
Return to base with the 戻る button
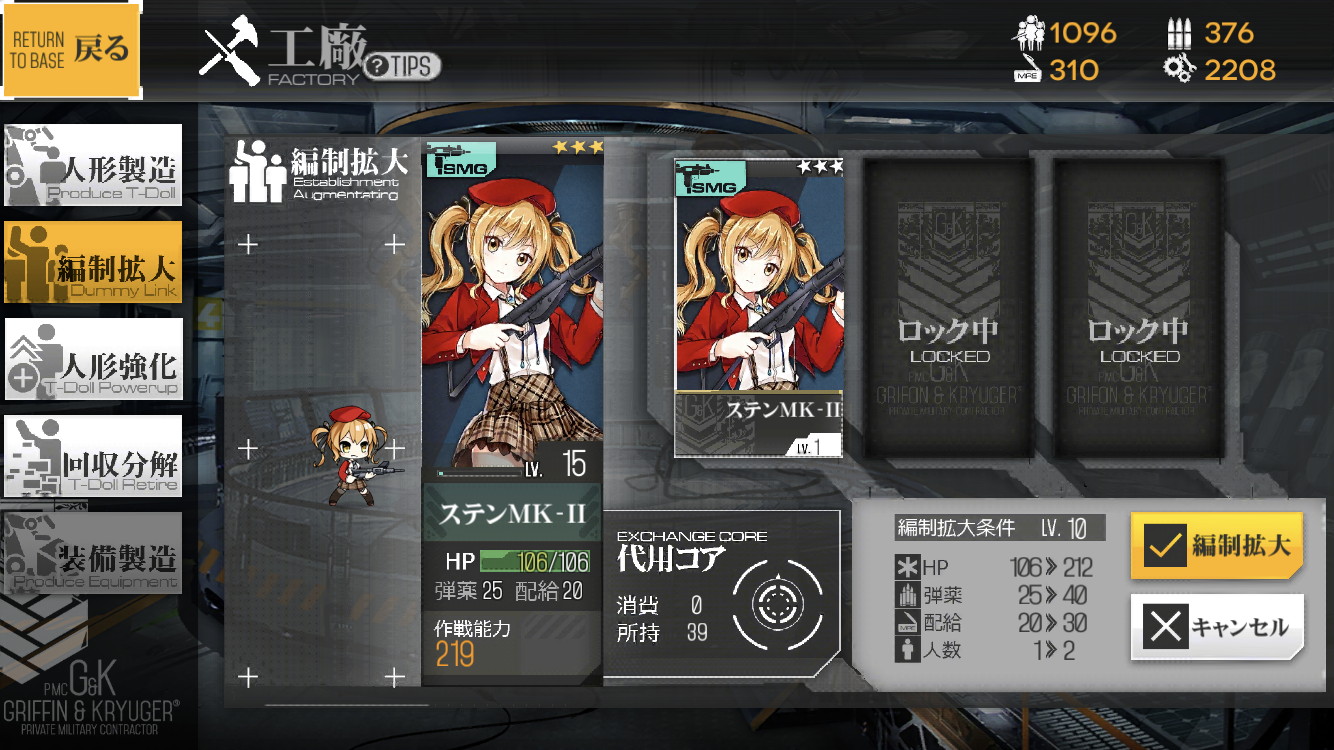[72, 50]
